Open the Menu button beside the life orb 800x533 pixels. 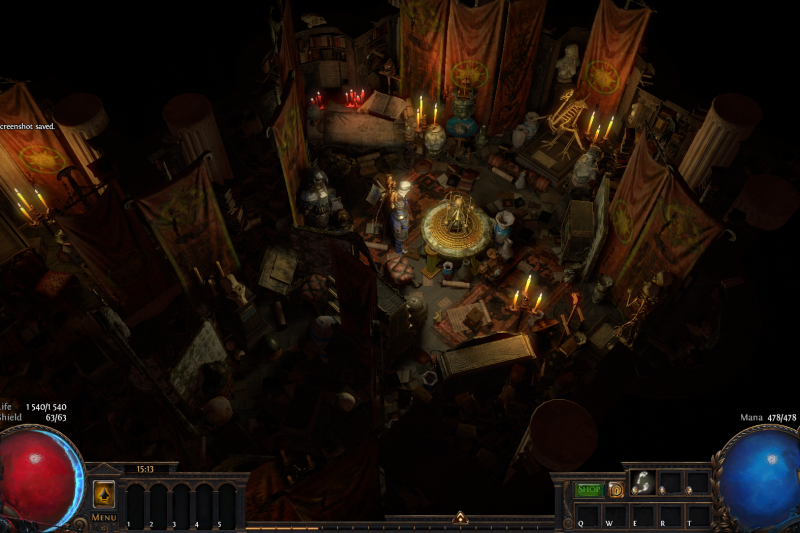(x=104, y=517)
